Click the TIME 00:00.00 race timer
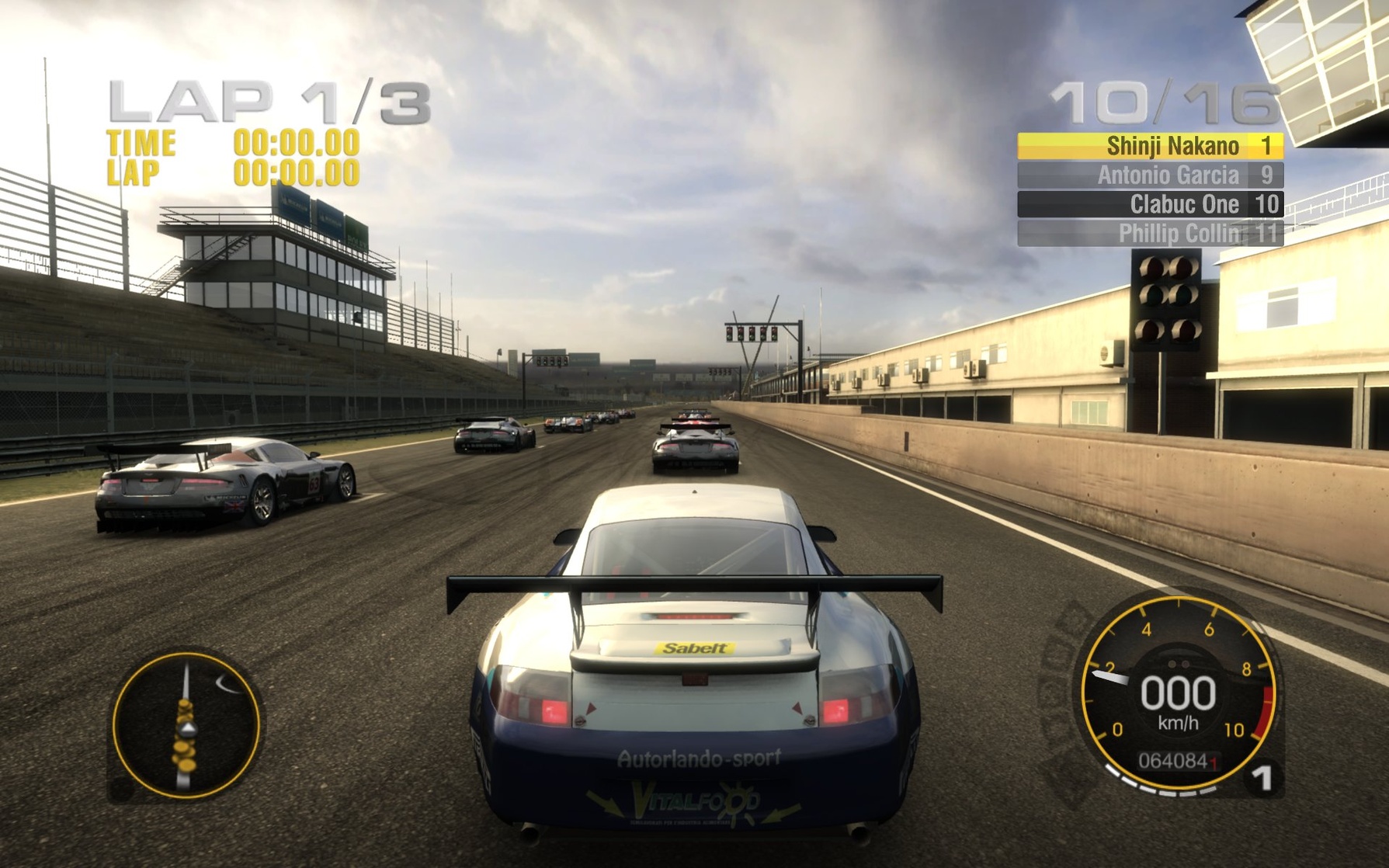1389x868 pixels. pyautogui.click(x=233, y=142)
